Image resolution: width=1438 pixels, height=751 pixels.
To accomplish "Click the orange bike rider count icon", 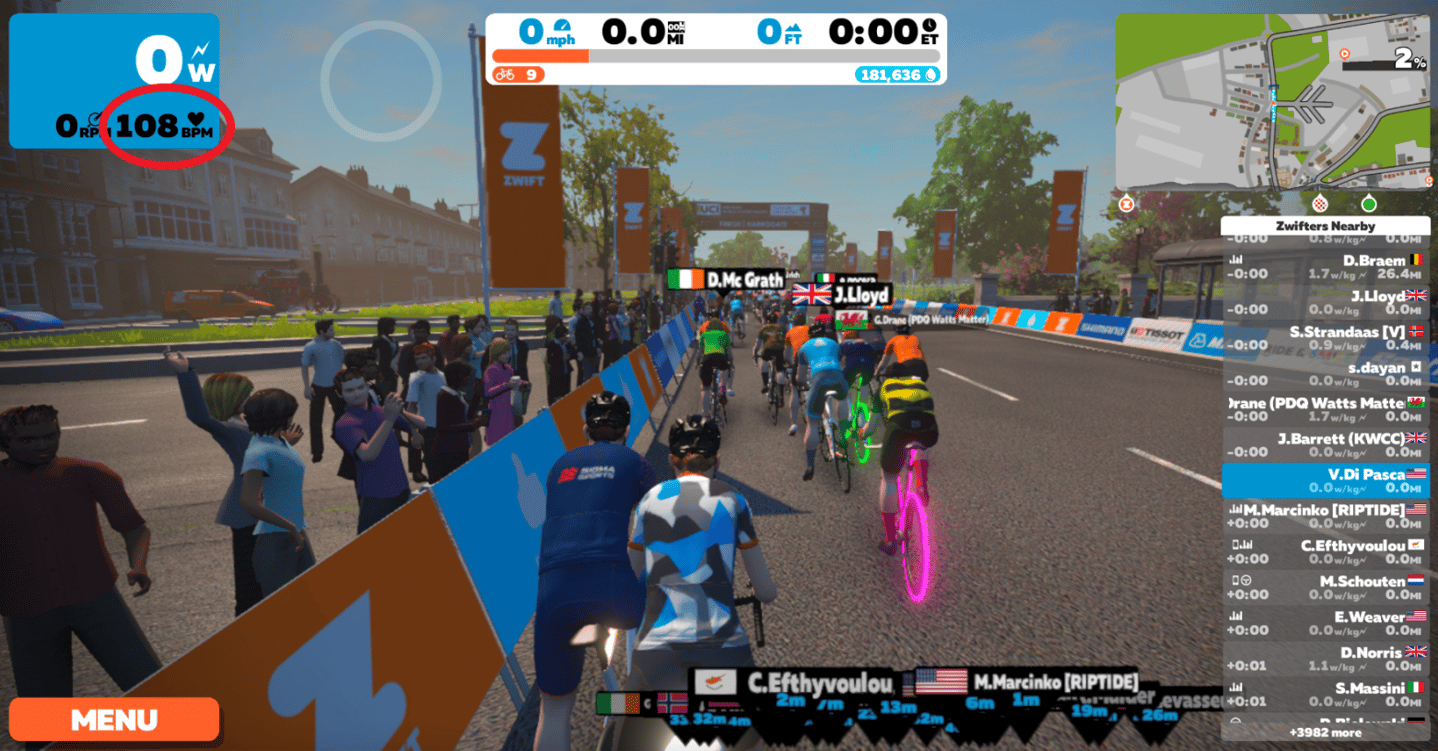I will (505, 74).
